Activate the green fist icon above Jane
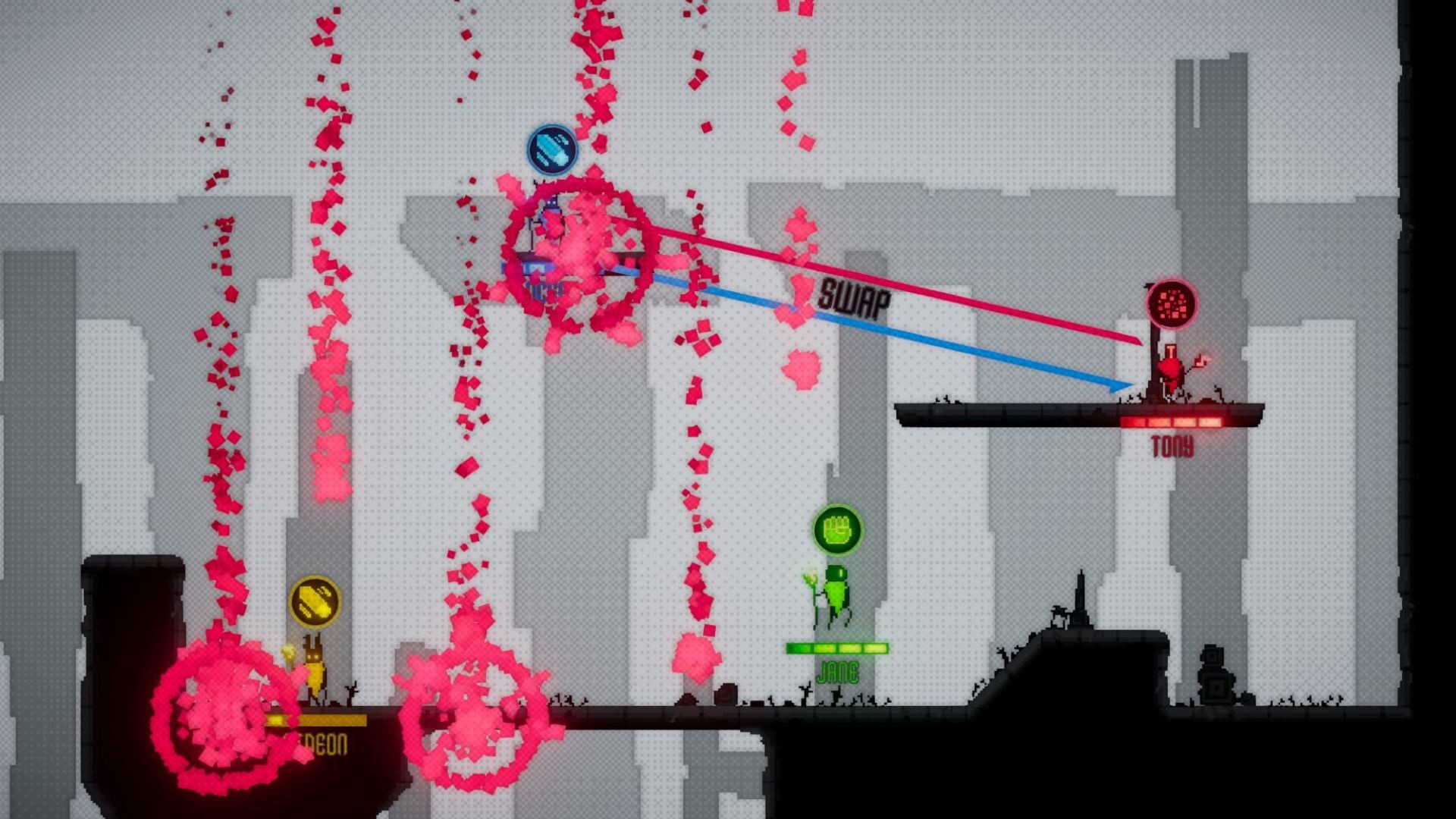1456x819 pixels. point(837,529)
